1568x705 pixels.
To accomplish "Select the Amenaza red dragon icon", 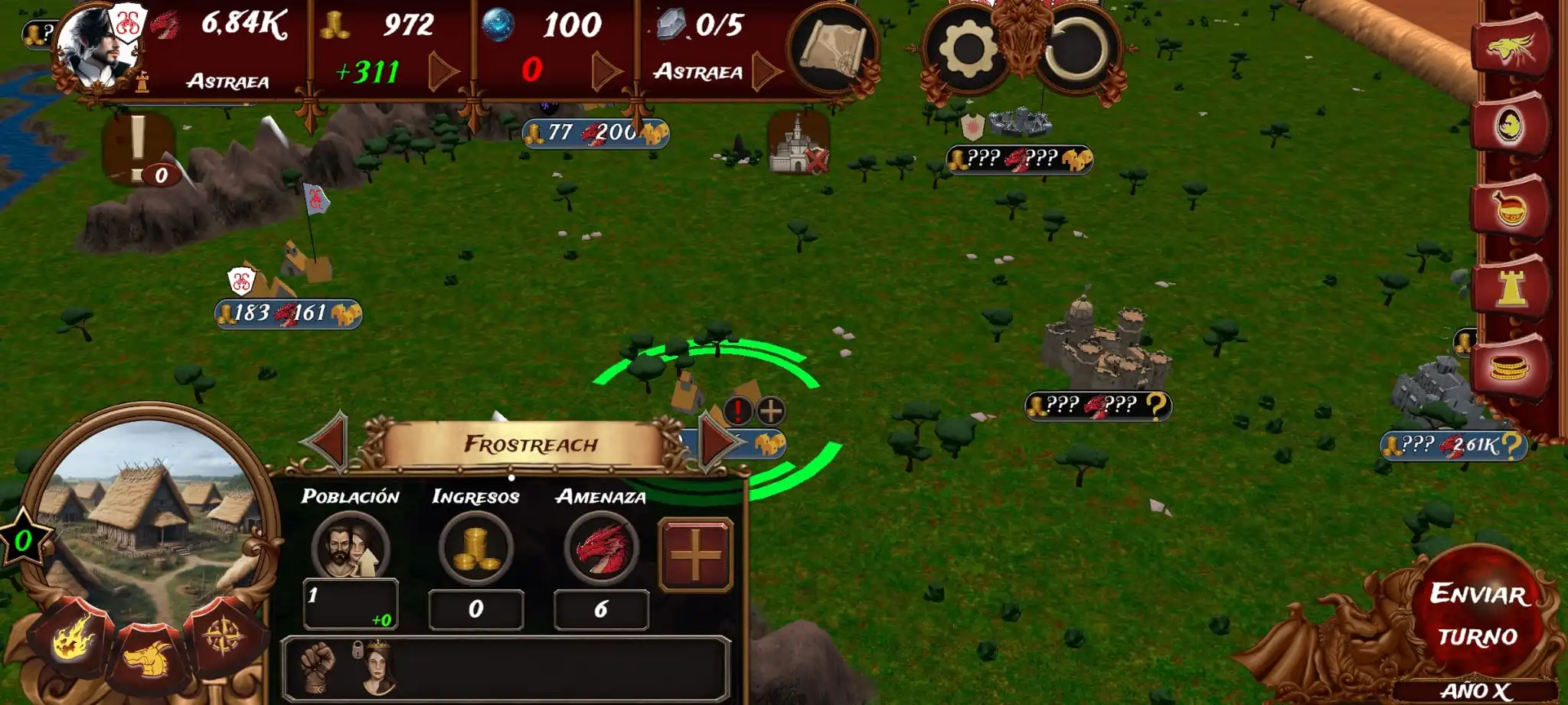I will (x=601, y=549).
